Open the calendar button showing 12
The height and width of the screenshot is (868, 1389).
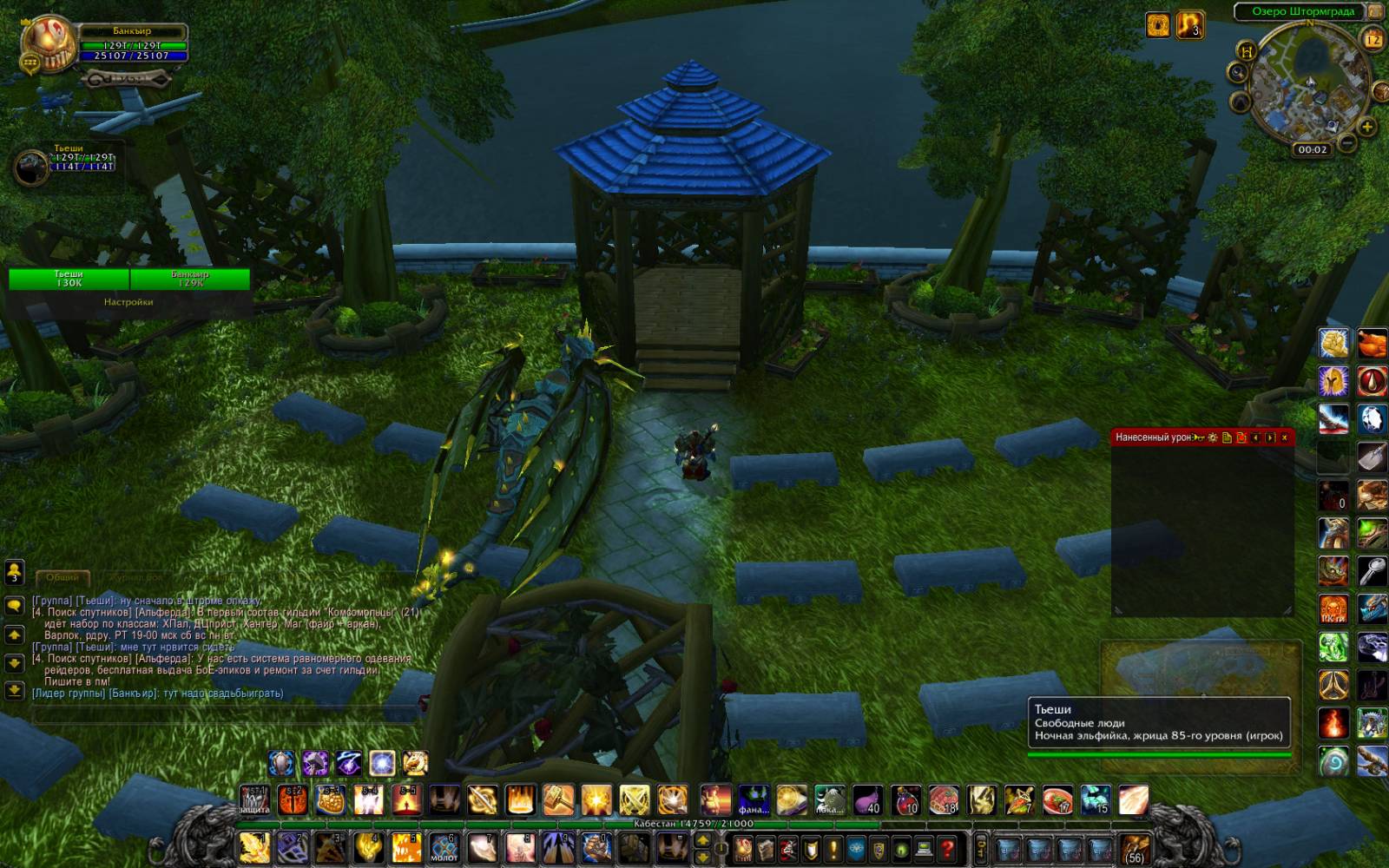[1373, 39]
